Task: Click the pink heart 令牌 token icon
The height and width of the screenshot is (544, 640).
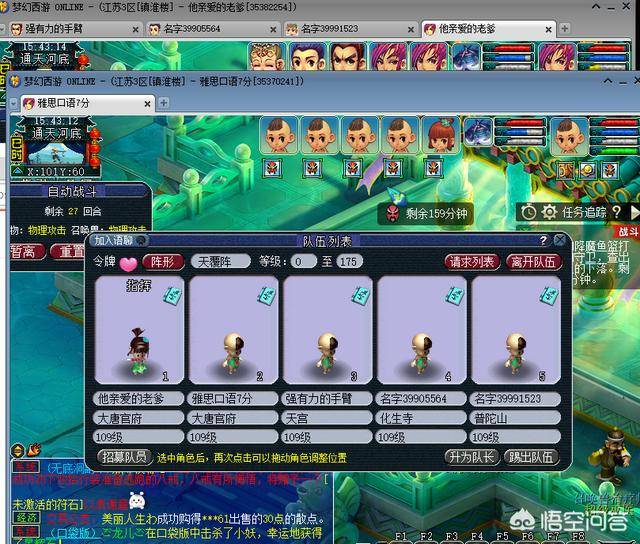Action: point(130,263)
